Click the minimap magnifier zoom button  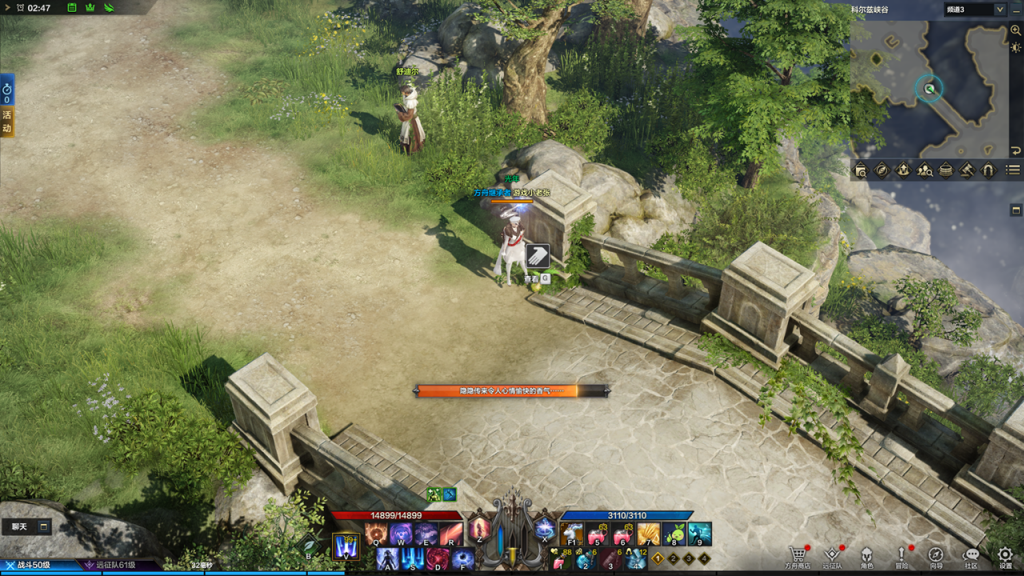1016,31
